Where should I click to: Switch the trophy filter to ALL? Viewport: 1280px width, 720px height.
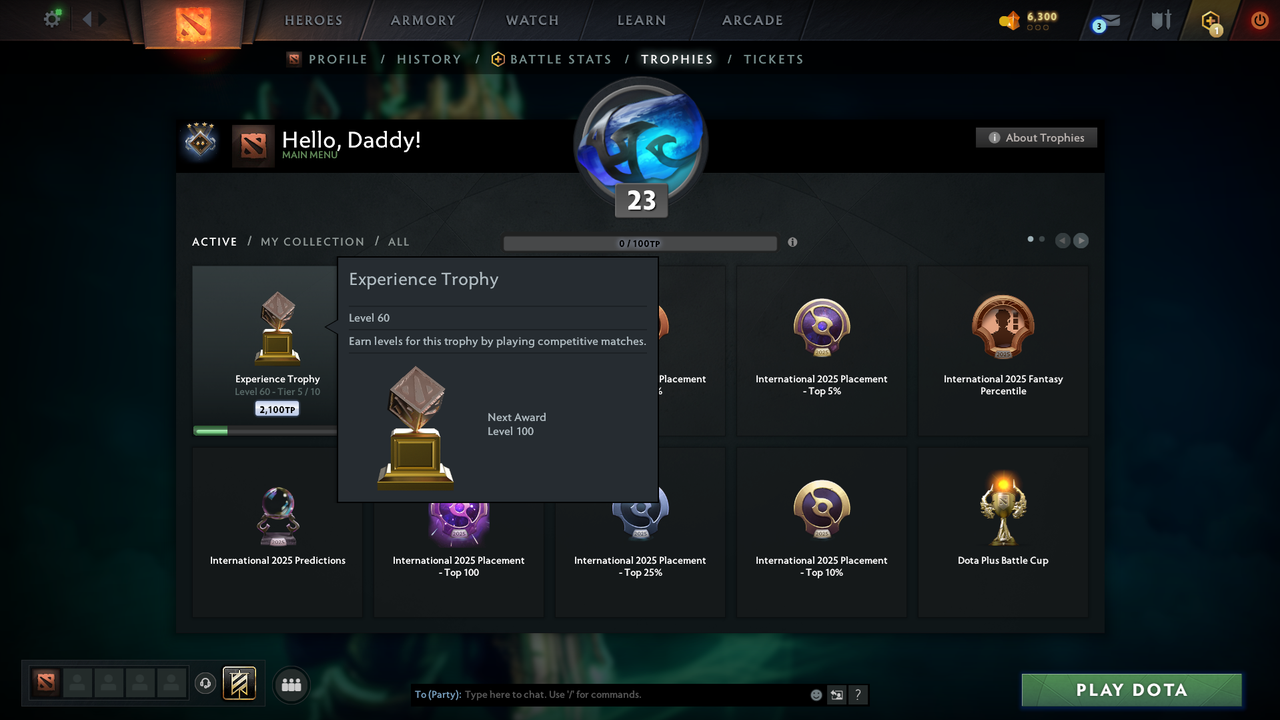pos(398,241)
